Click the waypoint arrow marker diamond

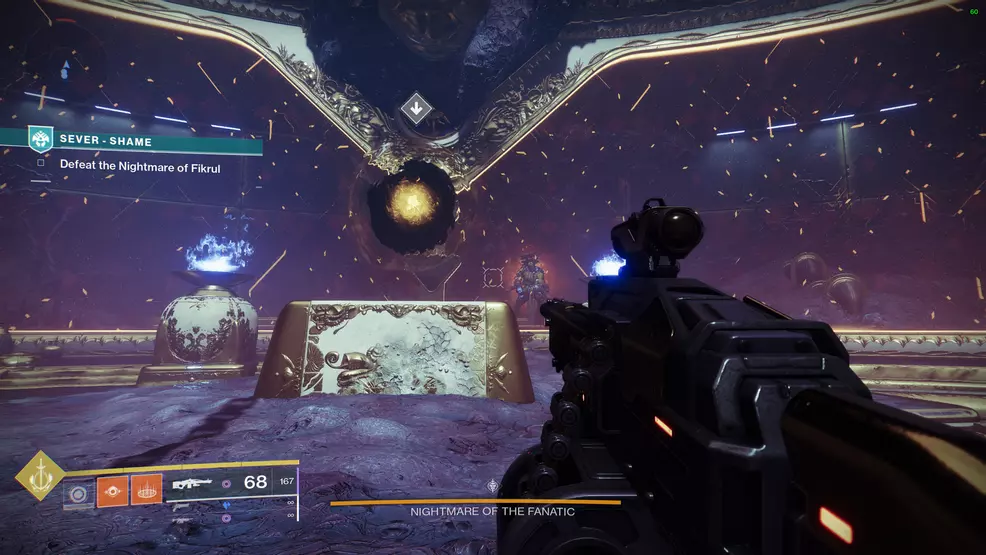tap(416, 108)
